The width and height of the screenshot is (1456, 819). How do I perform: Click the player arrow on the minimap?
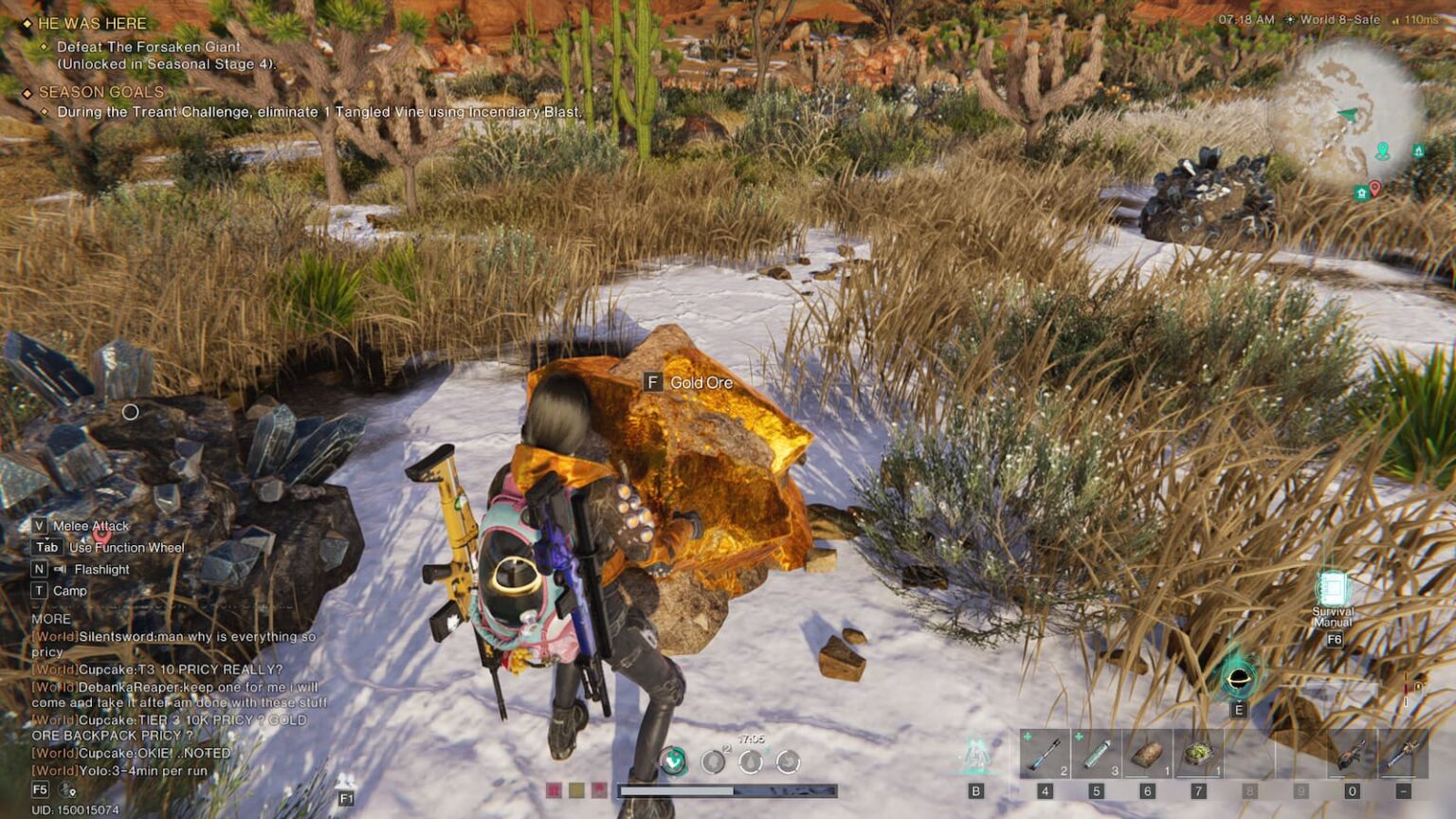point(1348,114)
